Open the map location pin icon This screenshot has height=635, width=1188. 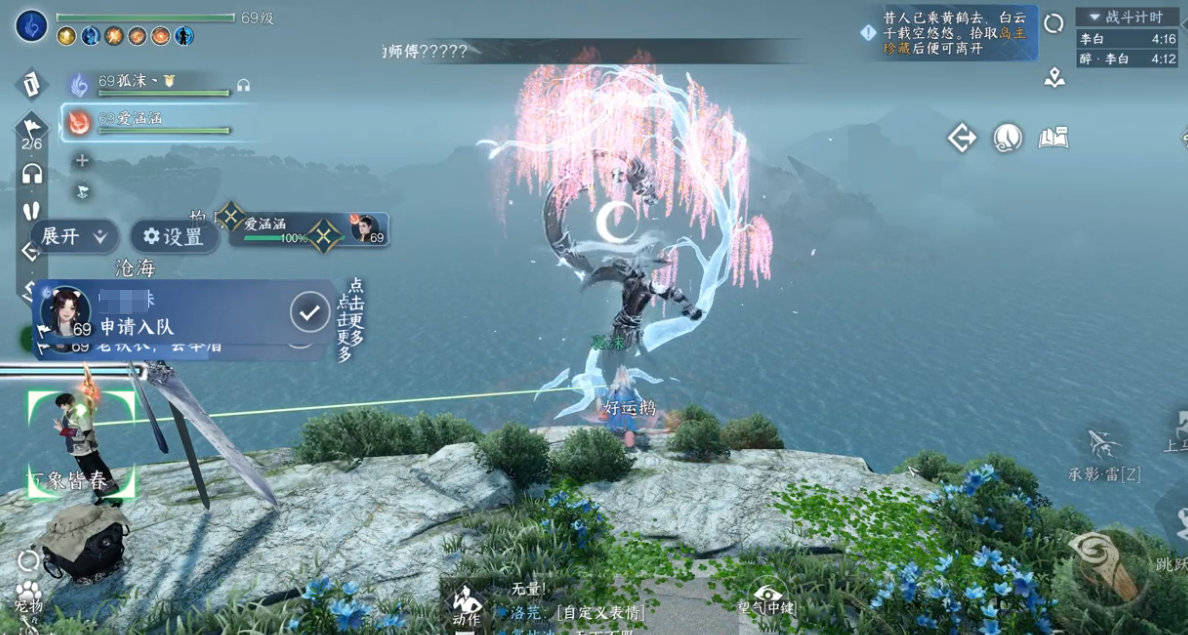click(x=1054, y=77)
